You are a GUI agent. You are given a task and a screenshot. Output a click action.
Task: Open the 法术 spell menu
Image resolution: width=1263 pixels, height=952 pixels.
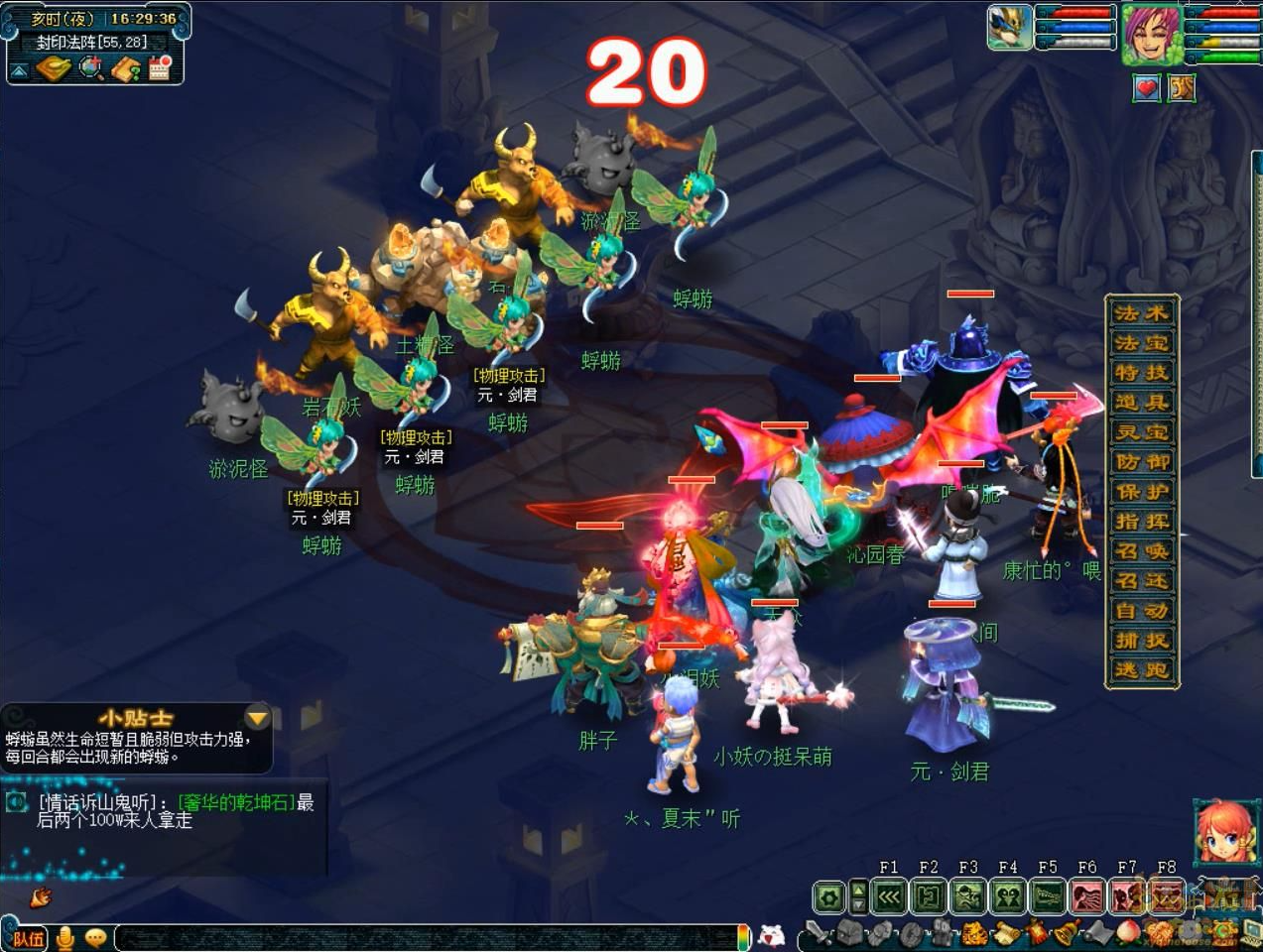1142,313
